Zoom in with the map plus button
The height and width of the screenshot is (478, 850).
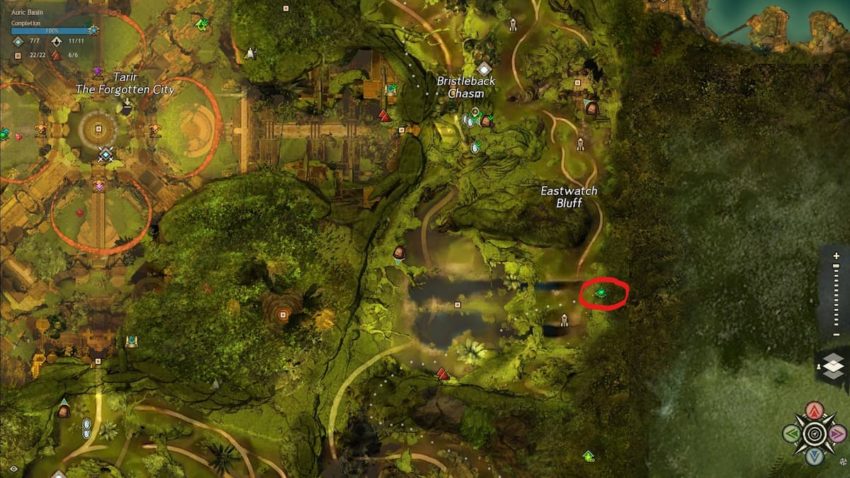835,256
